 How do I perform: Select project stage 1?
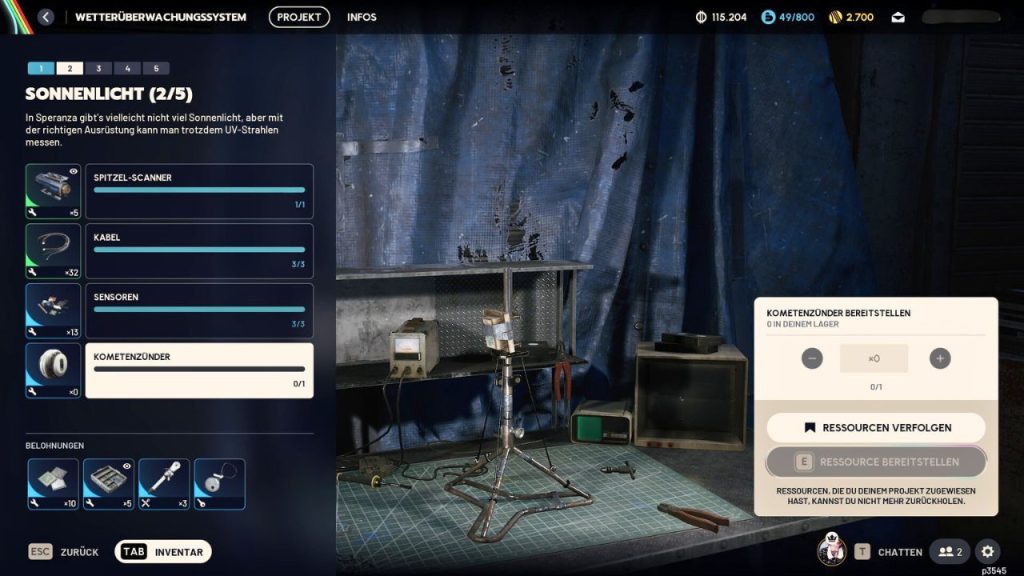[x=41, y=68]
